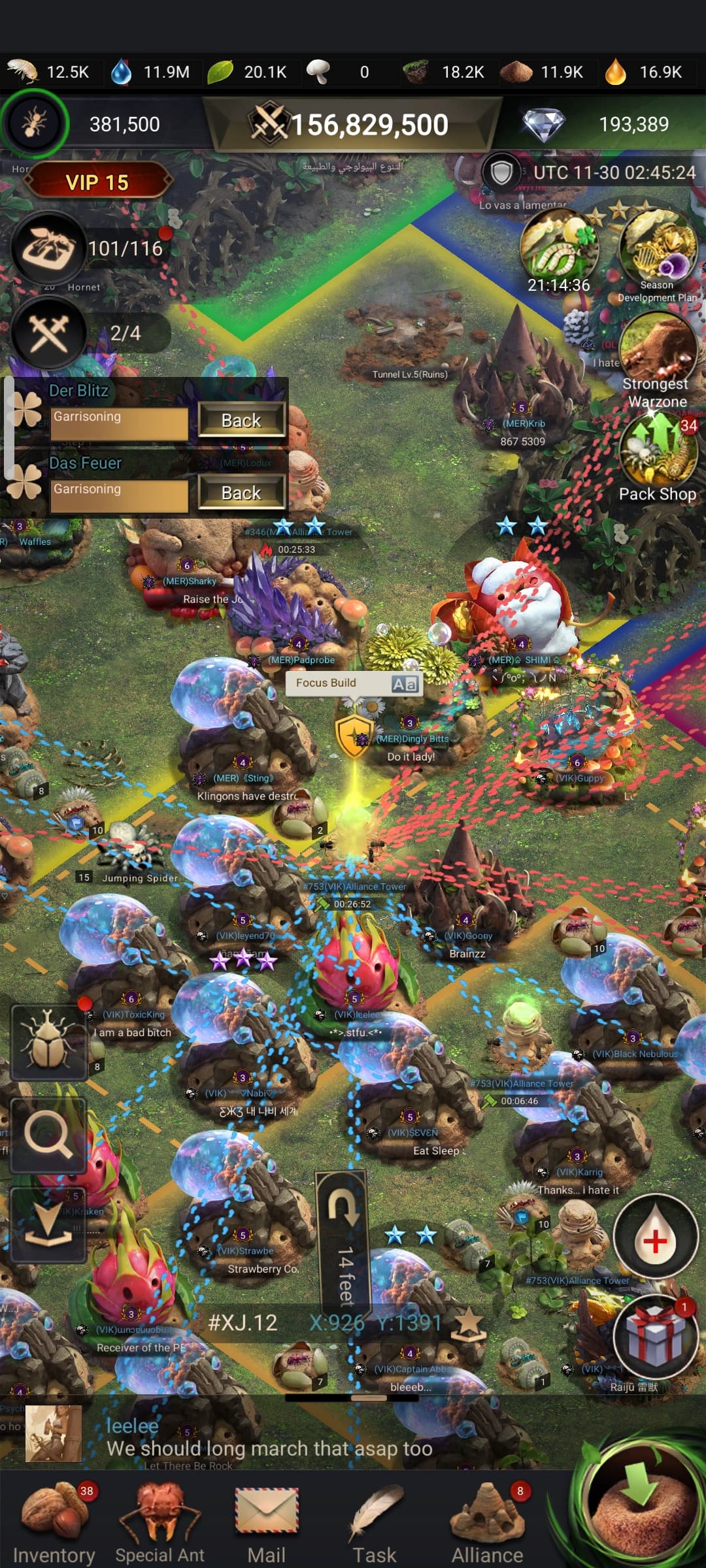
Task: Bookmark the location with the star icon
Action: pos(469,1324)
